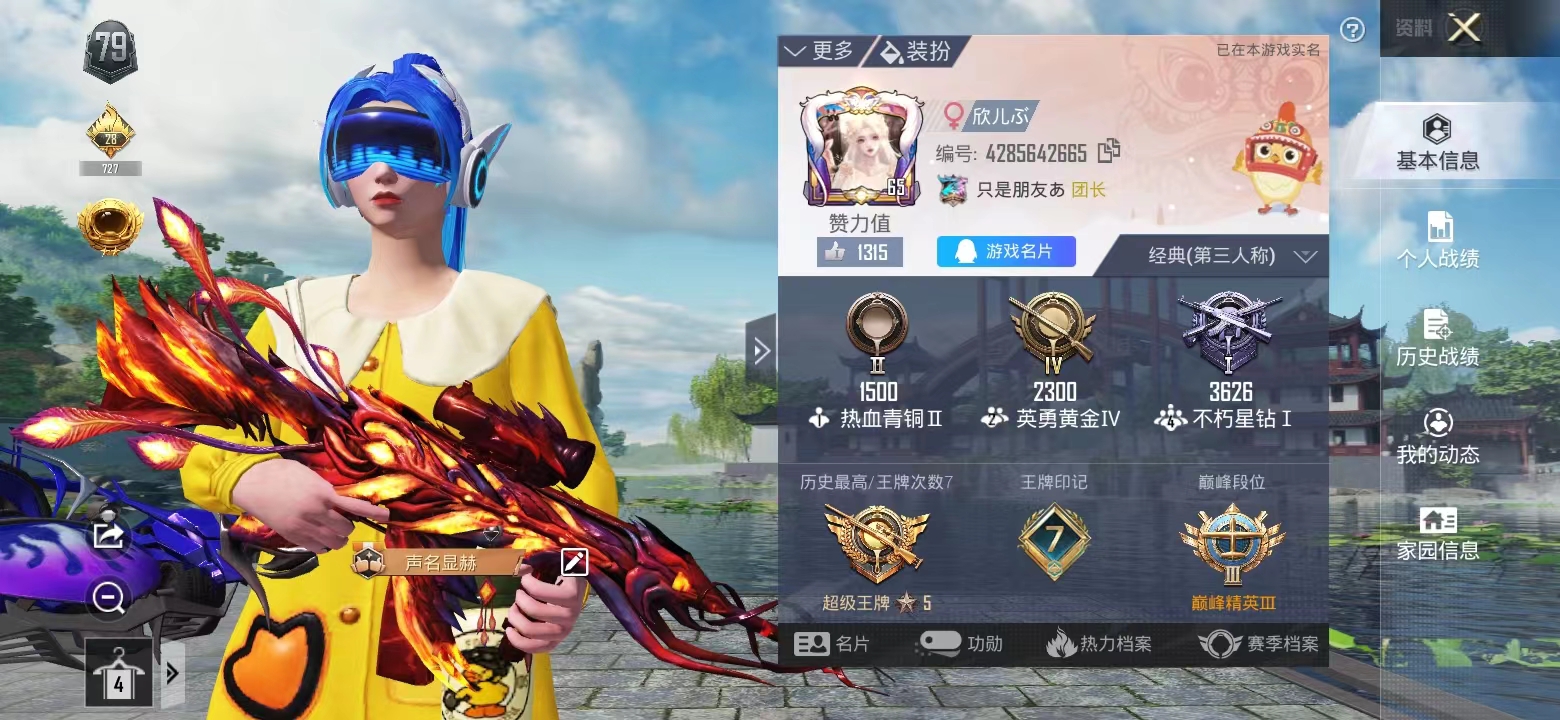Show the 家园信息 tab
The image size is (1560, 720).
(1437, 534)
